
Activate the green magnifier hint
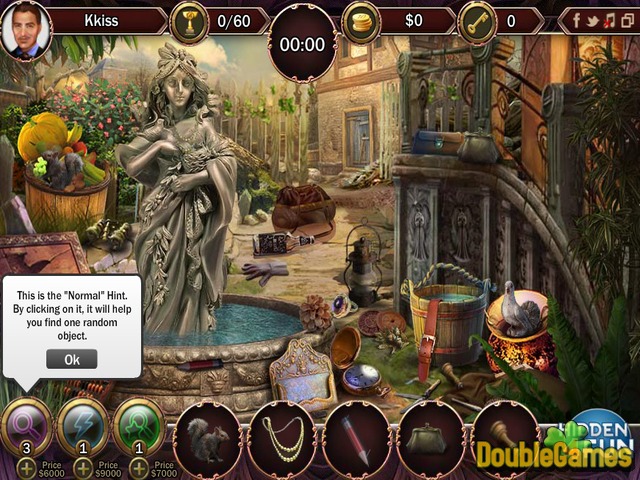click(139, 427)
